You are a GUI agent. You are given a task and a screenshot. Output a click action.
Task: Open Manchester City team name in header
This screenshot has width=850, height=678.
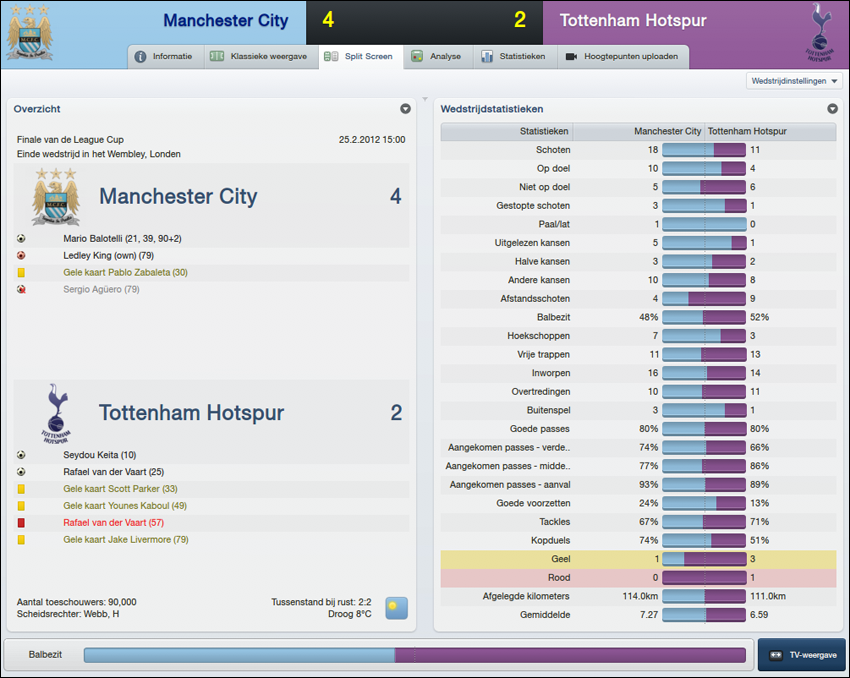[225, 21]
